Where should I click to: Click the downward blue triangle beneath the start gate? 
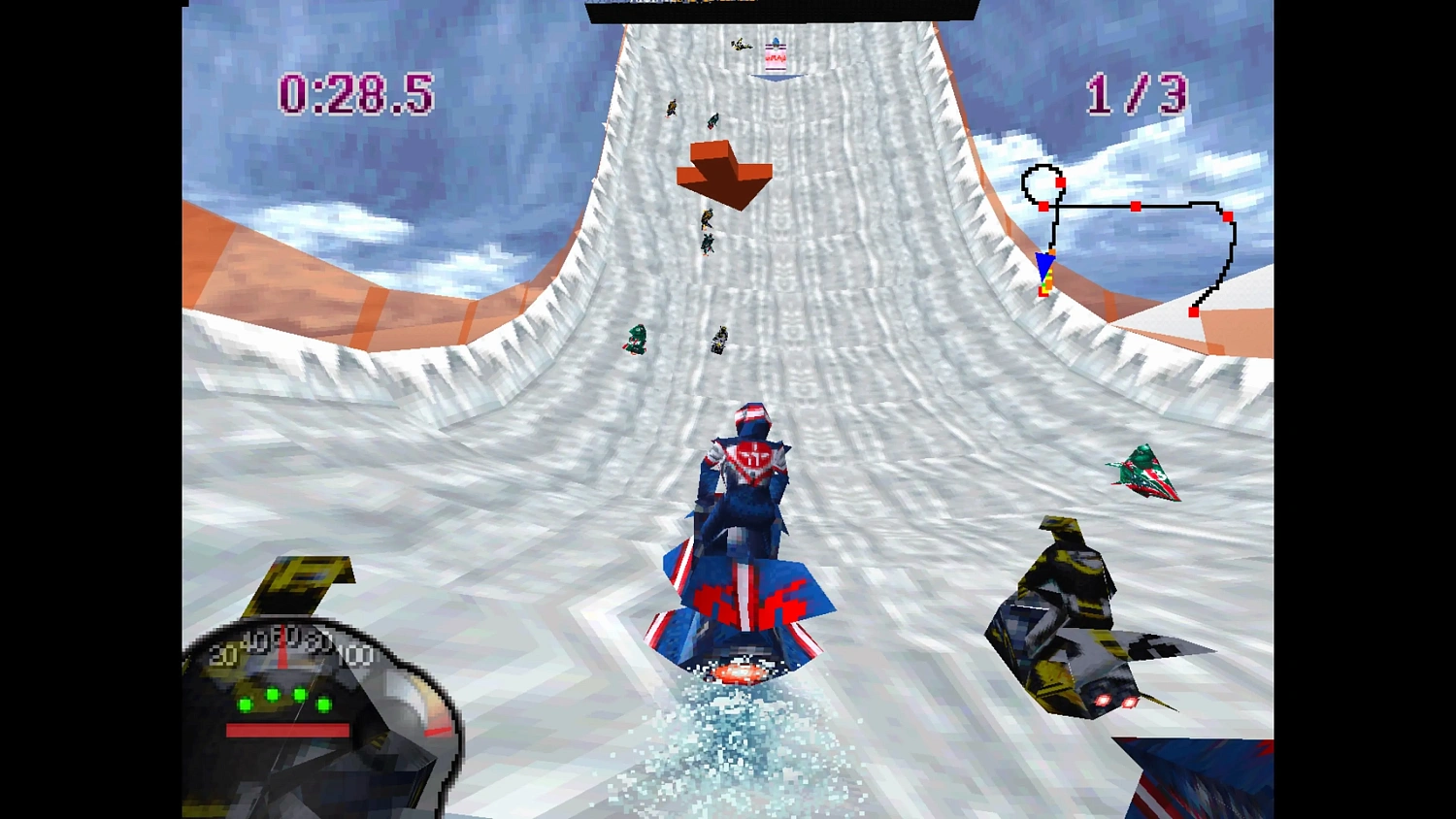[x=777, y=78]
